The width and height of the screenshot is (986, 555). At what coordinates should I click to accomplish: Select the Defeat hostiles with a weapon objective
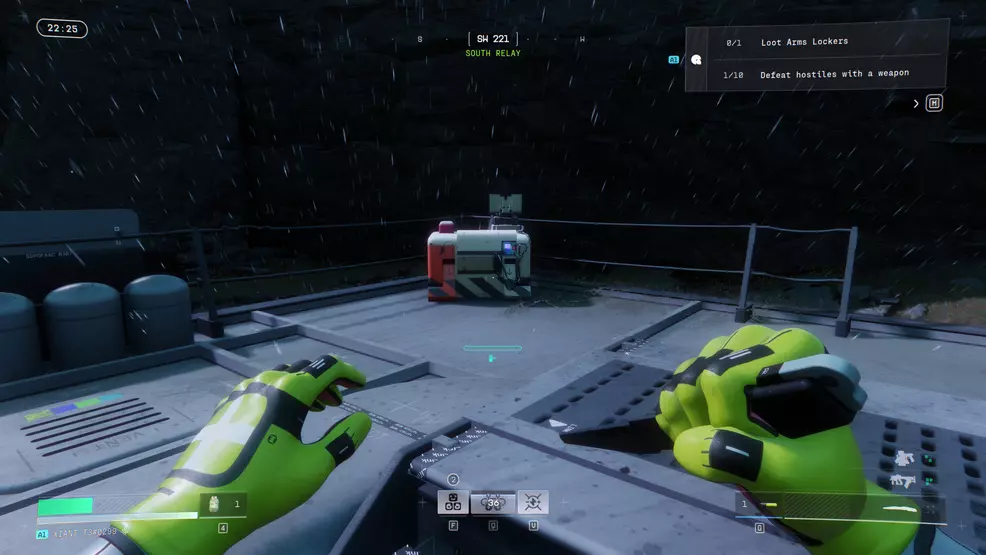(834, 74)
